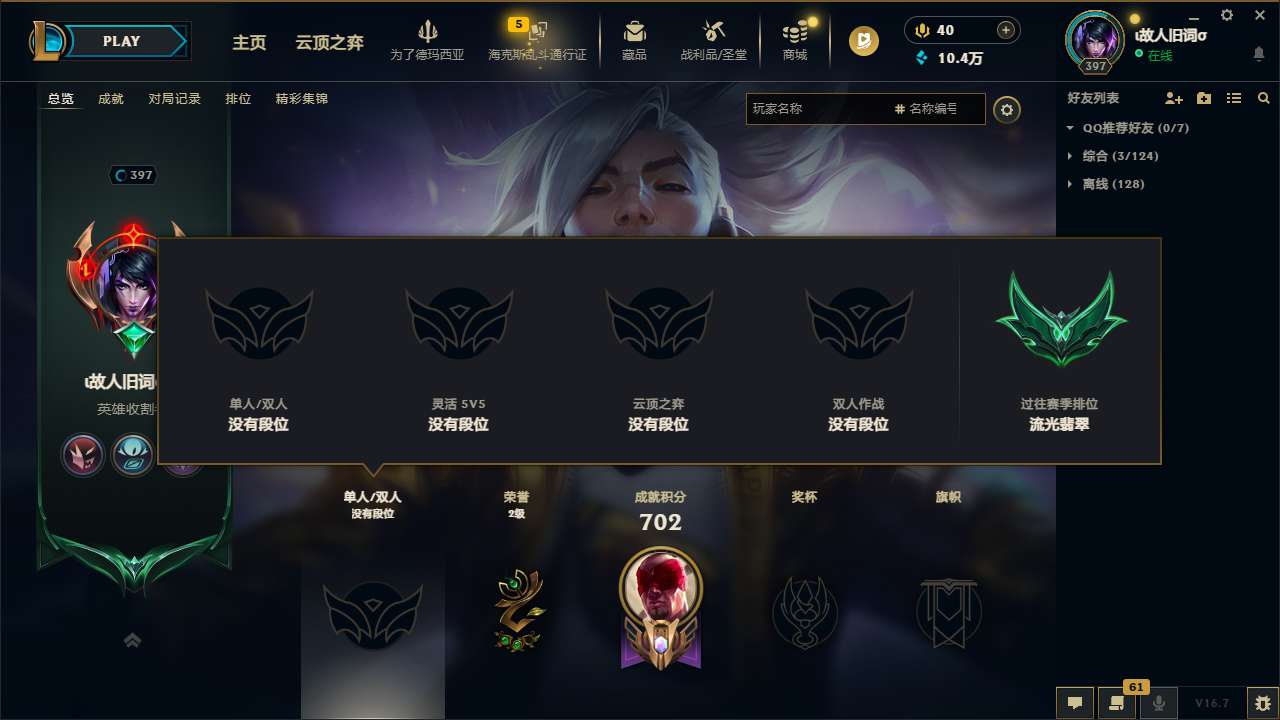This screenshot has height=720, width=1280.
Task: Open the friend group view toggle list icon
Action: pyautogui.click(x=1234, y=98)
